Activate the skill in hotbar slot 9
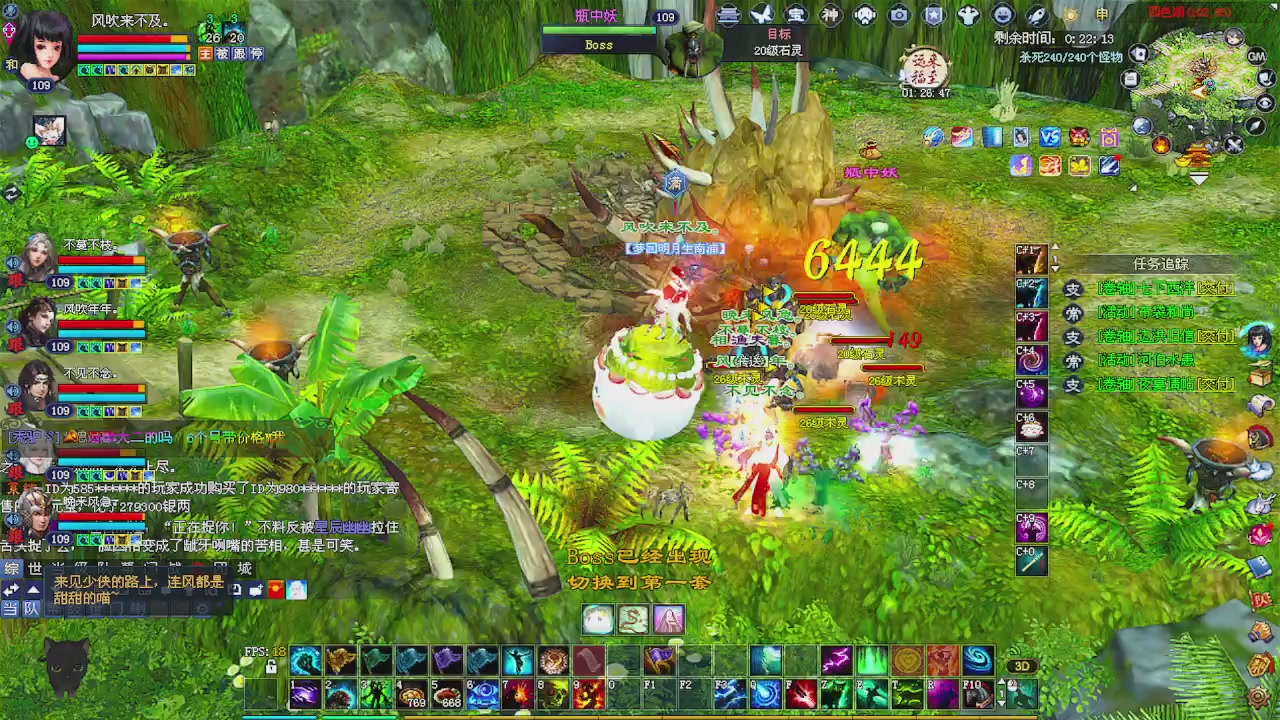This screenshot has height=720, width=1280. point(588,694)
